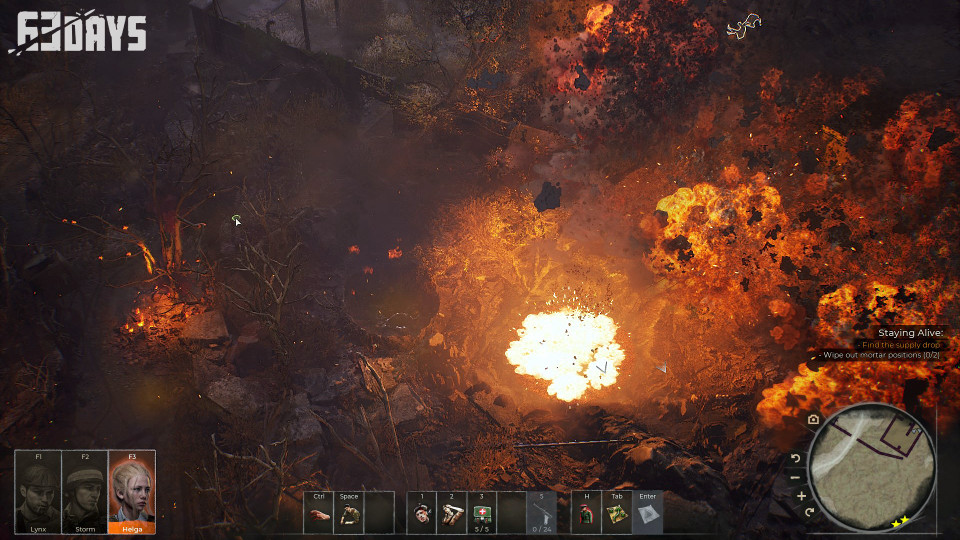Zoom in the minimap with the plus button
Image resolution: width=960 pixels, height=540 pixels.
(801, 495)
